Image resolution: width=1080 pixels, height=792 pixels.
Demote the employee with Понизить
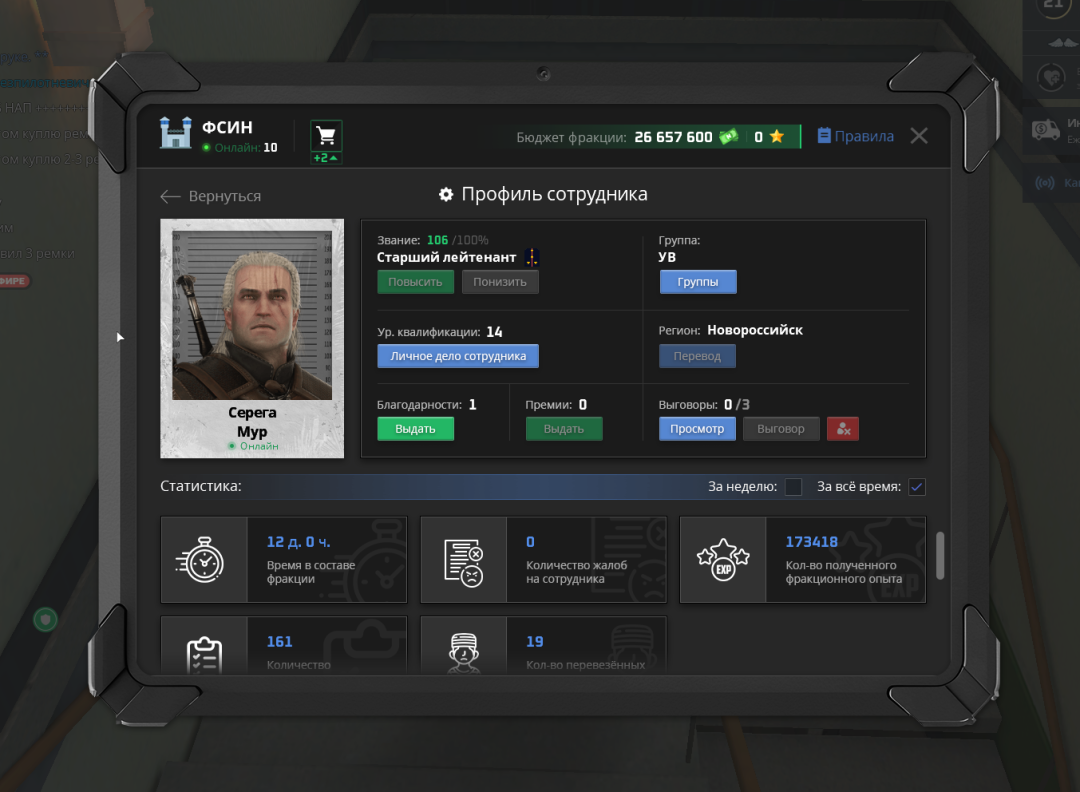coord(500,282)
